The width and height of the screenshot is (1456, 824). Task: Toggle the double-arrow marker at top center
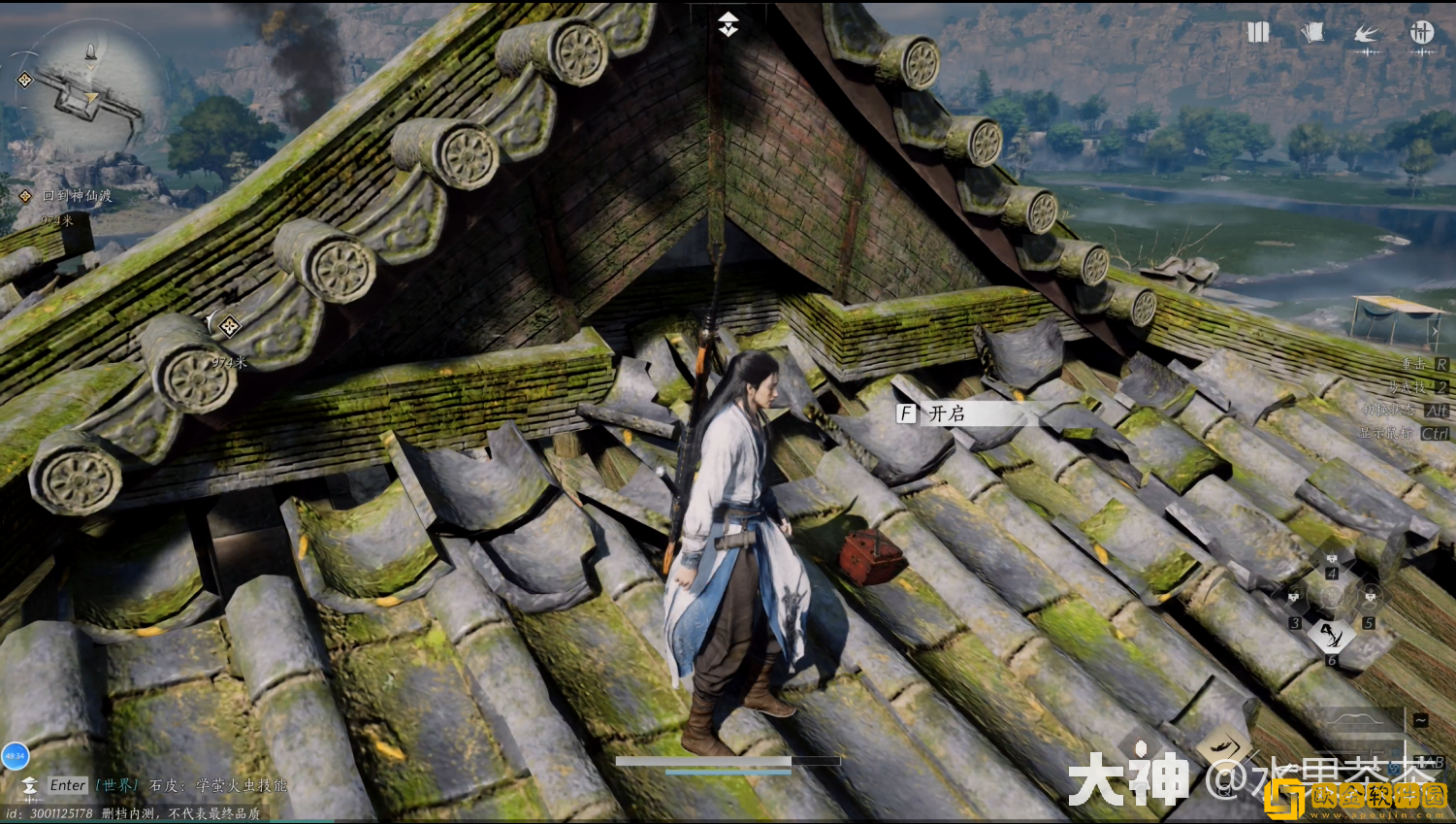coord(728,25)
